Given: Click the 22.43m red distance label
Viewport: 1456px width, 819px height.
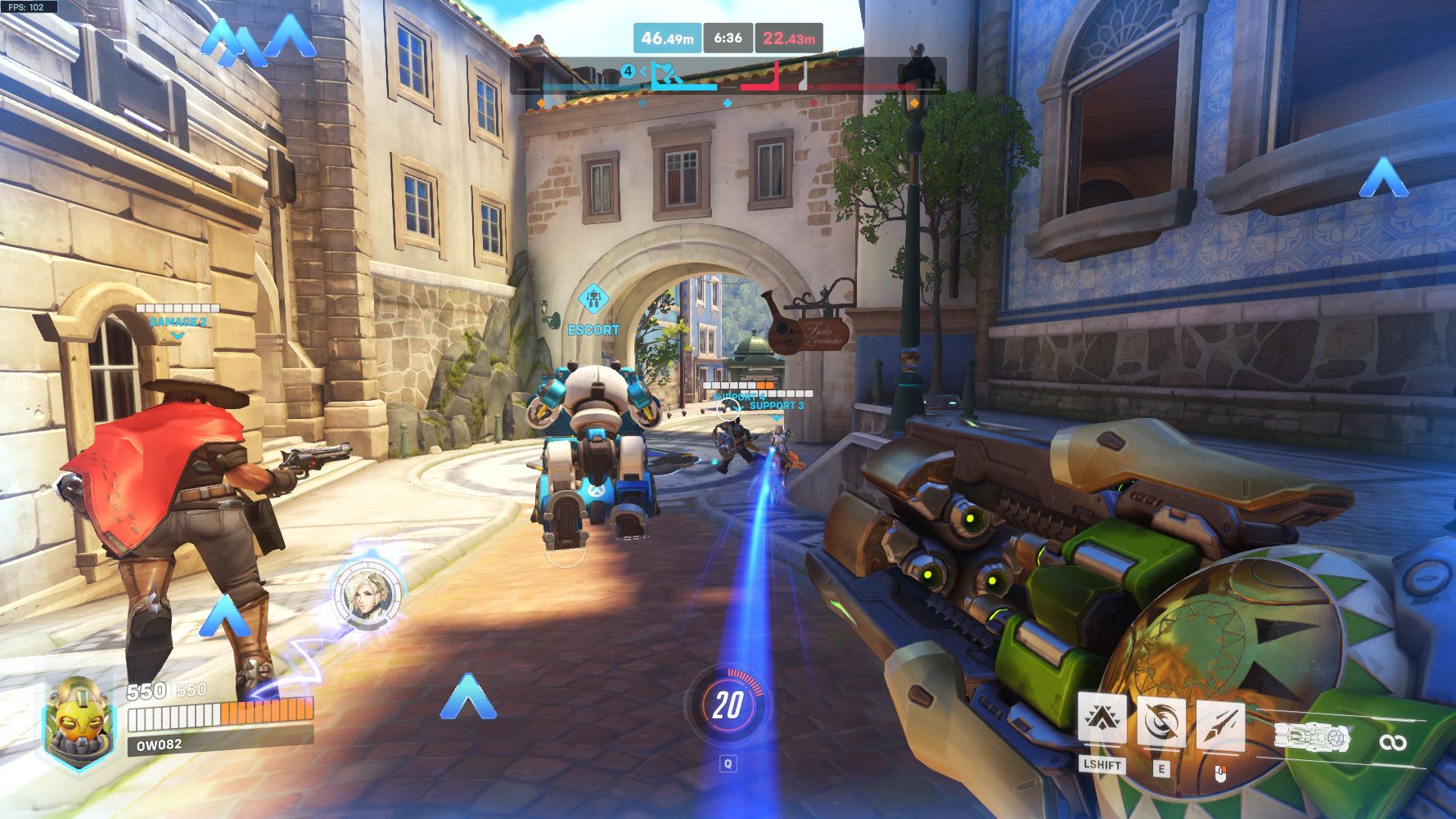Looking at the screenshot, I should [788, 38].
